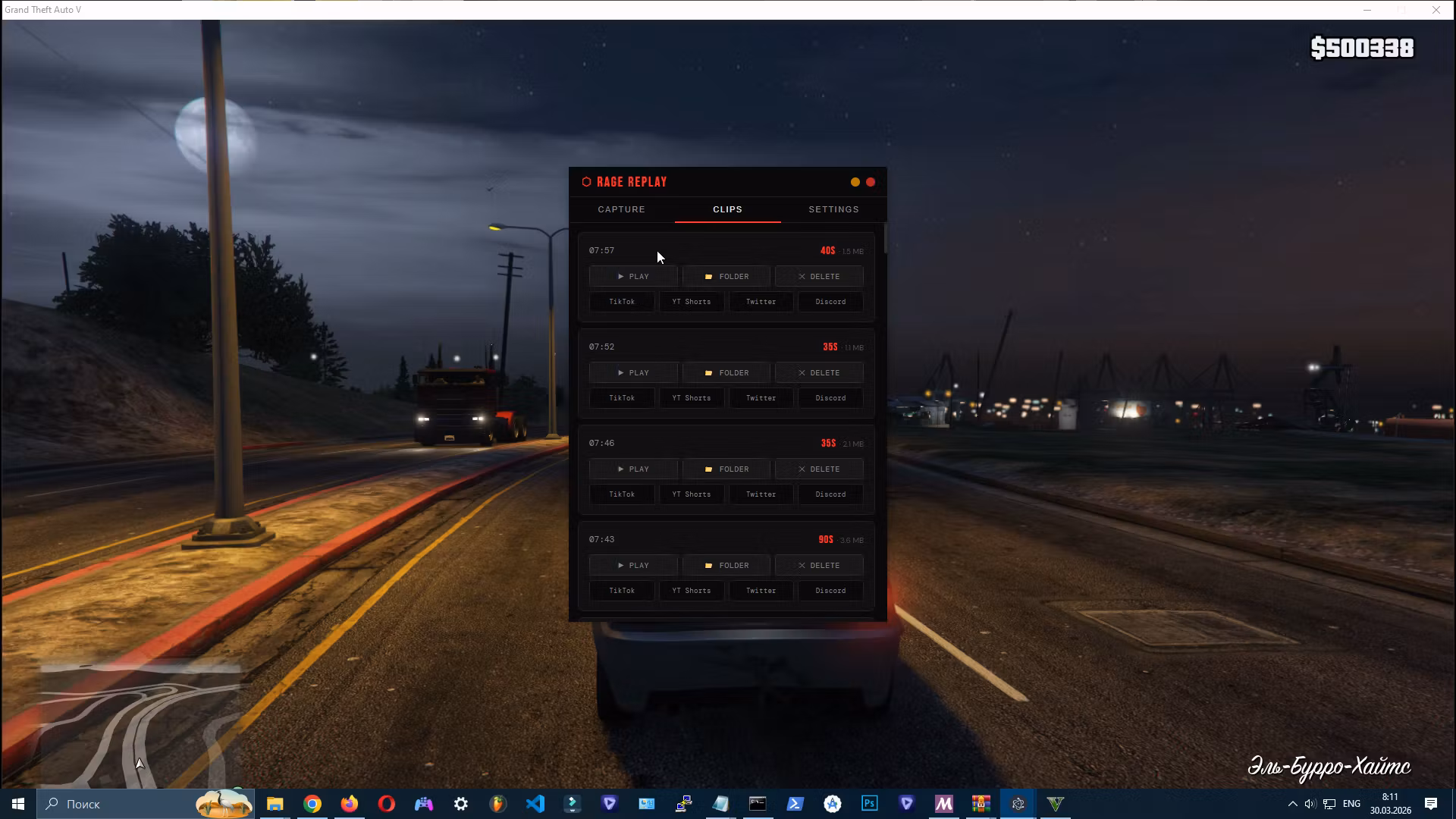The height and width of the screenshot is (819, 1456).
Task: Open GTA V from the taskbar
Action: click(x=1054, y=804)
